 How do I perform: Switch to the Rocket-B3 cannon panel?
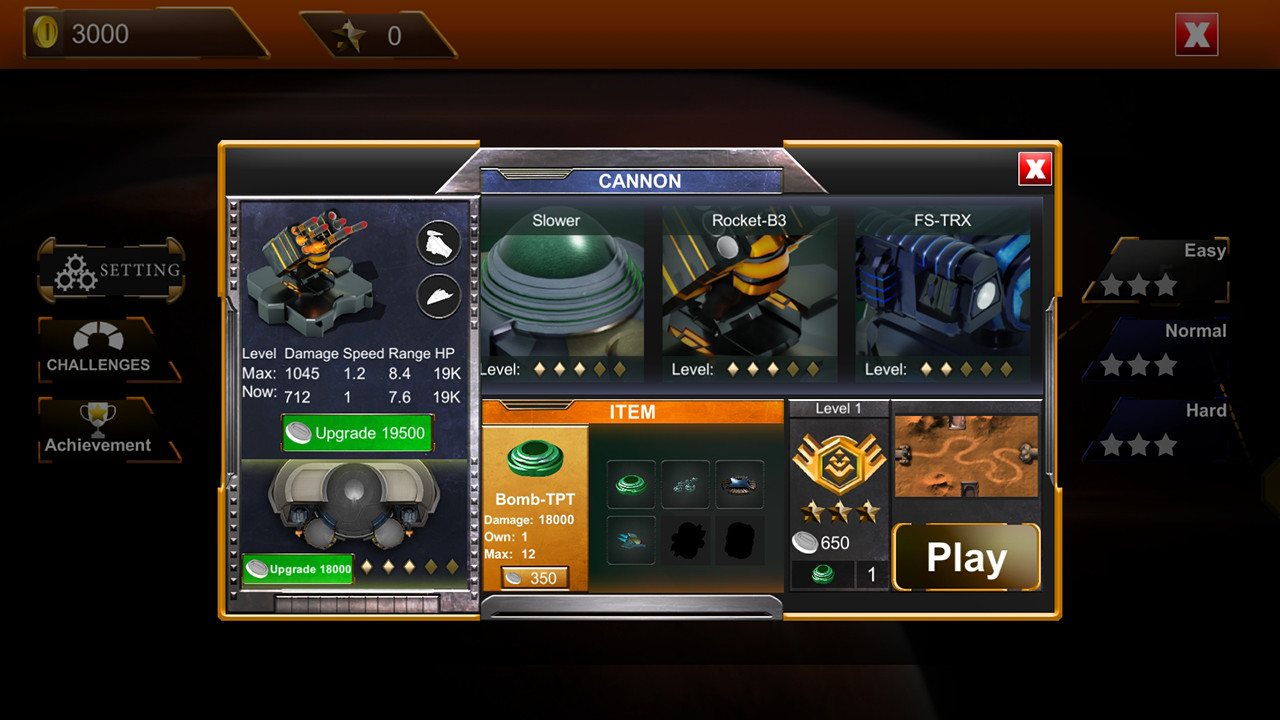coord(748,290)
